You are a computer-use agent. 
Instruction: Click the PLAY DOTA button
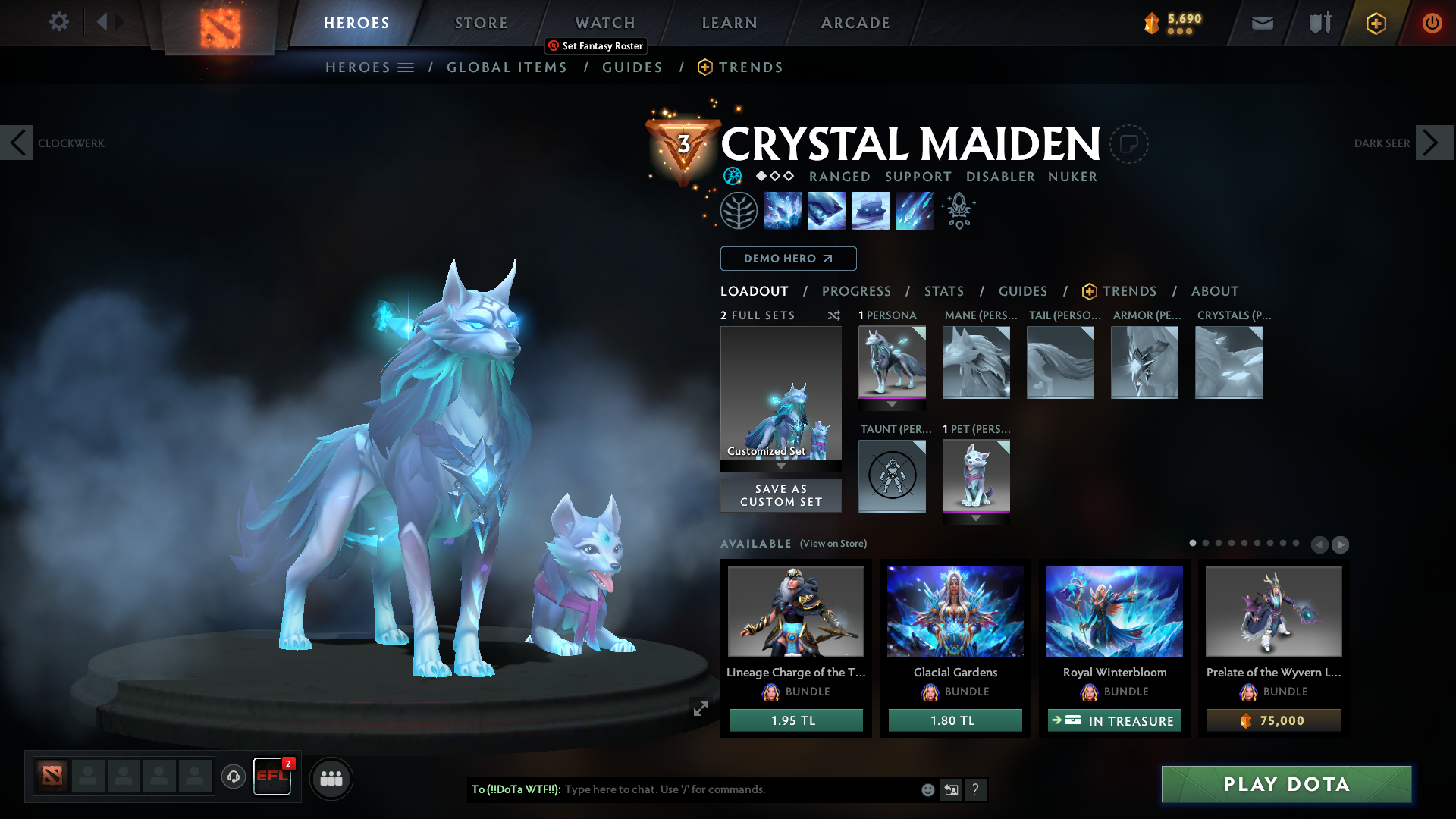(x=1285, y=785)
